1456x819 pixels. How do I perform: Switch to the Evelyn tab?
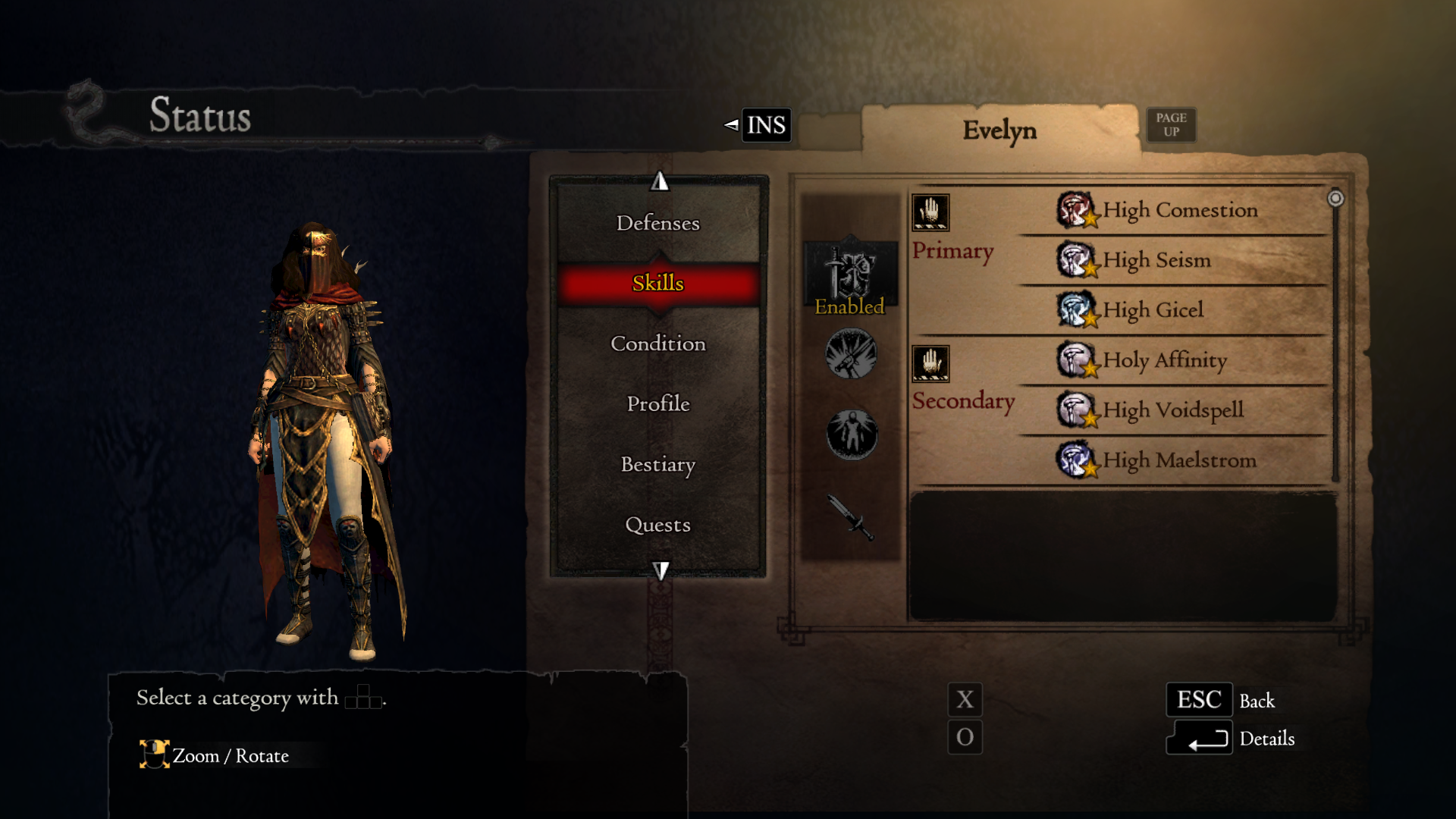(999, 129)
